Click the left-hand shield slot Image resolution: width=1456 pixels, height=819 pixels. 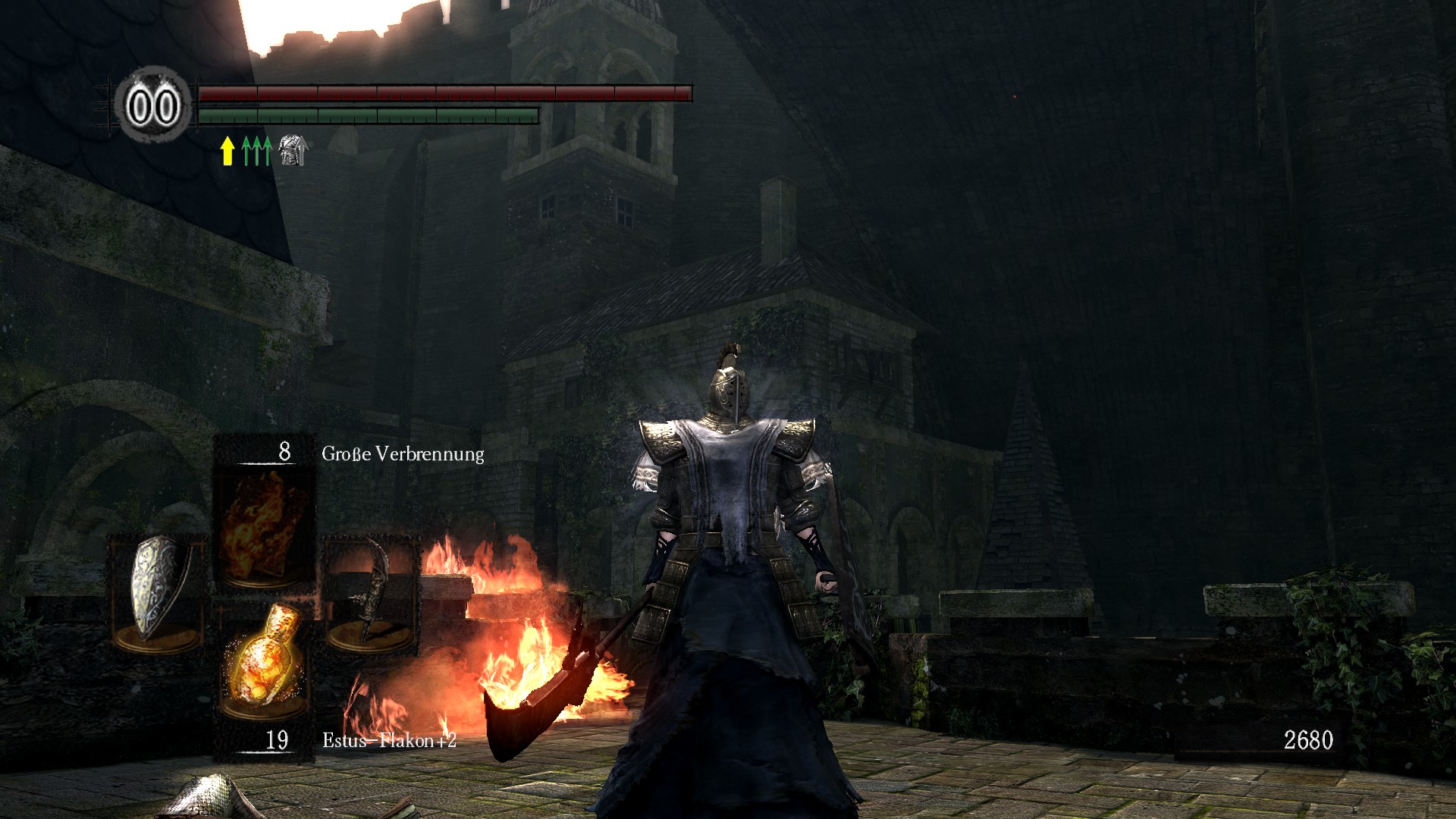pyautogui.click(x=158, y=593)
